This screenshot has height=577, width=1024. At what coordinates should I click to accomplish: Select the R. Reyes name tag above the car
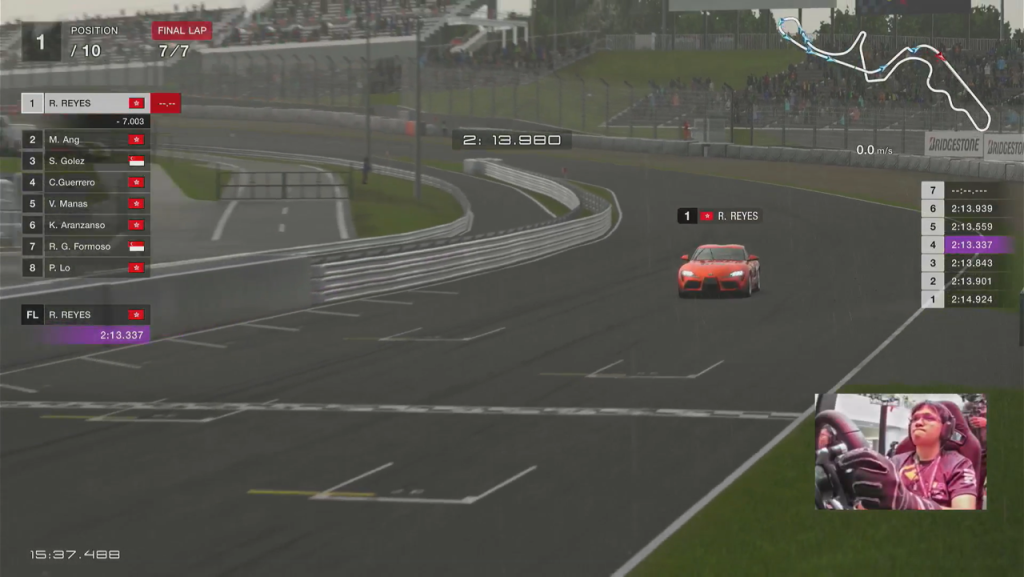click(x=720, y=216)
